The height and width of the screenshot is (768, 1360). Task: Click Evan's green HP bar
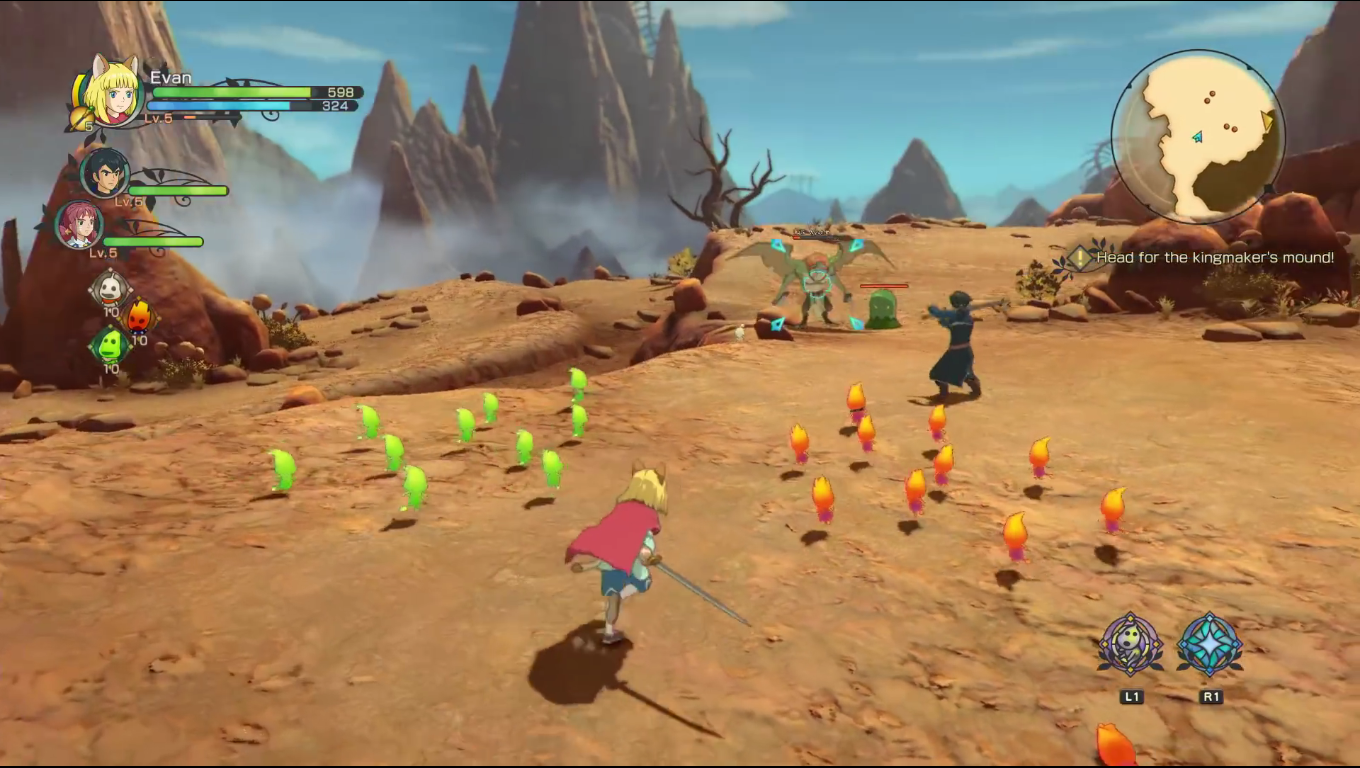[230, 92]
